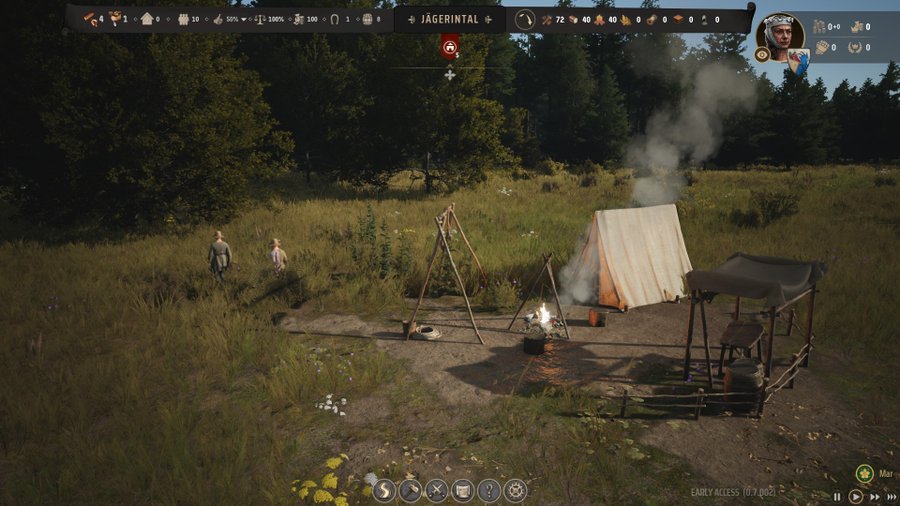Viewport: 900px width, 506px height.
Task: Pause the game speed
Action: [x=838, y=496]
